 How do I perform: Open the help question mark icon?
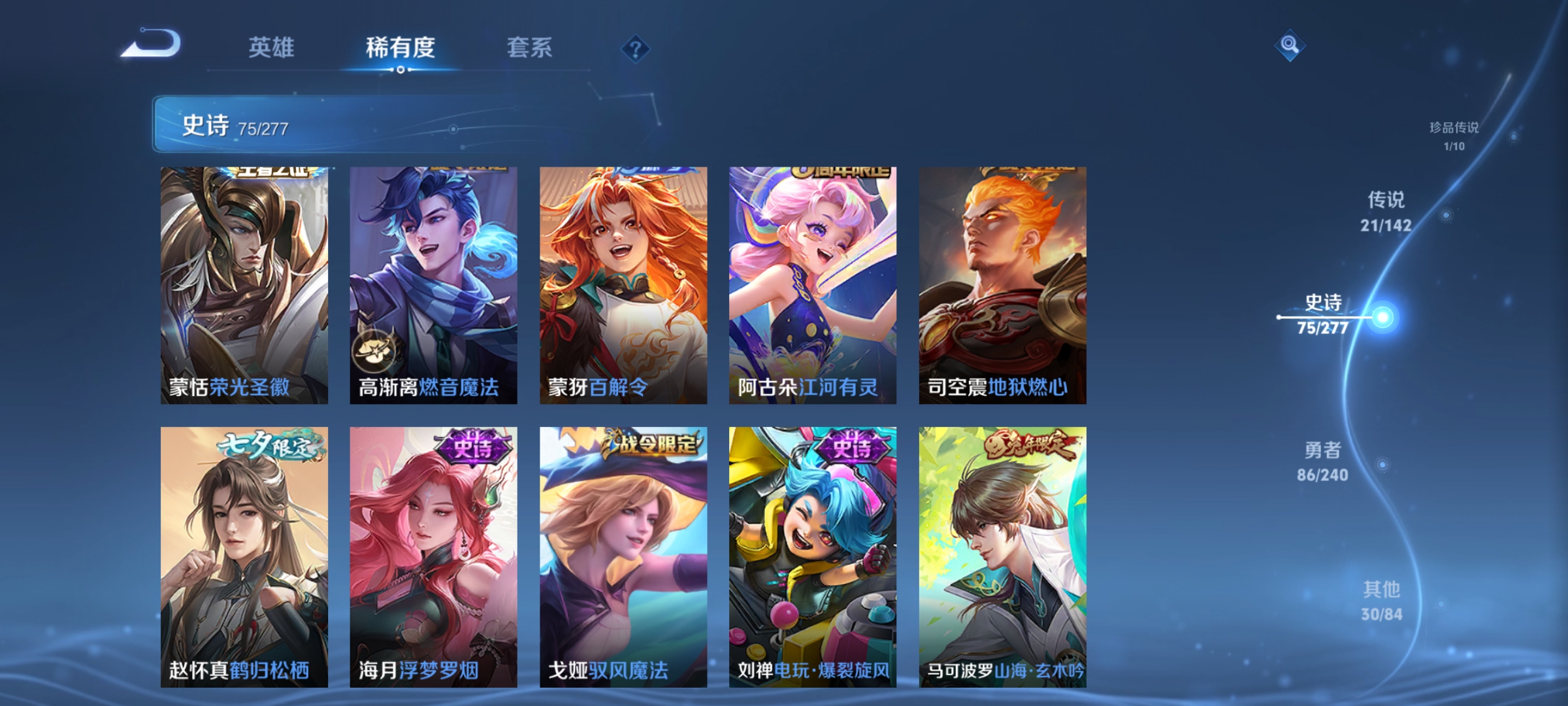(636, 49)
